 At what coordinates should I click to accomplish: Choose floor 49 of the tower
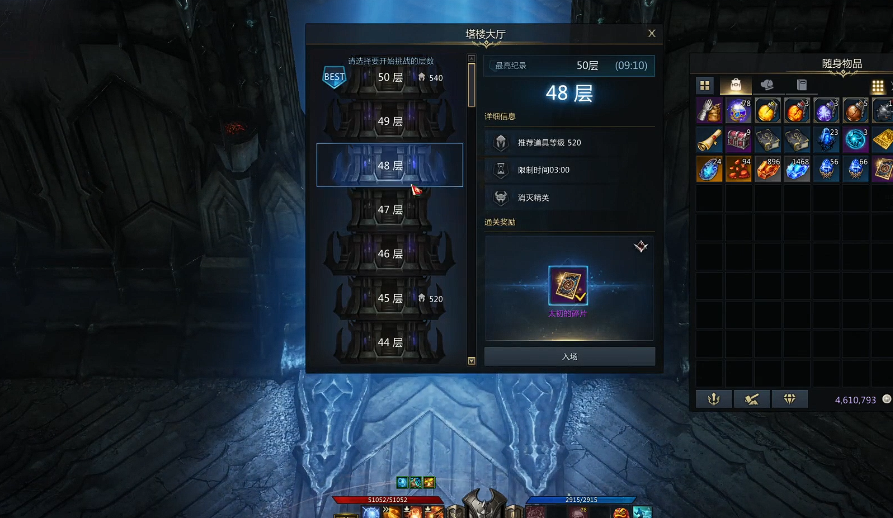click(389, 121)
